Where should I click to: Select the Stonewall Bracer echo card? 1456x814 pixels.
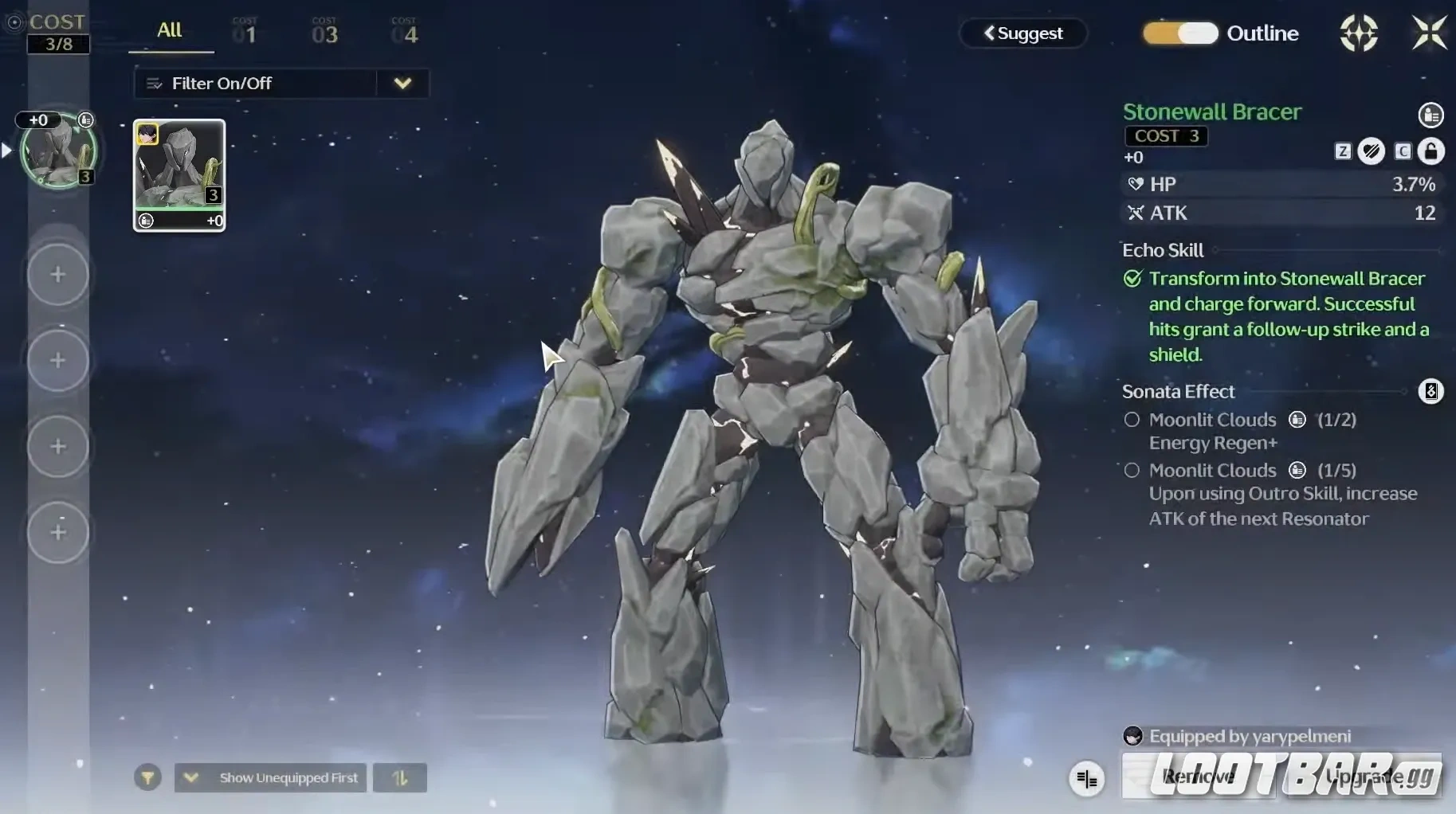coord(179,175)
